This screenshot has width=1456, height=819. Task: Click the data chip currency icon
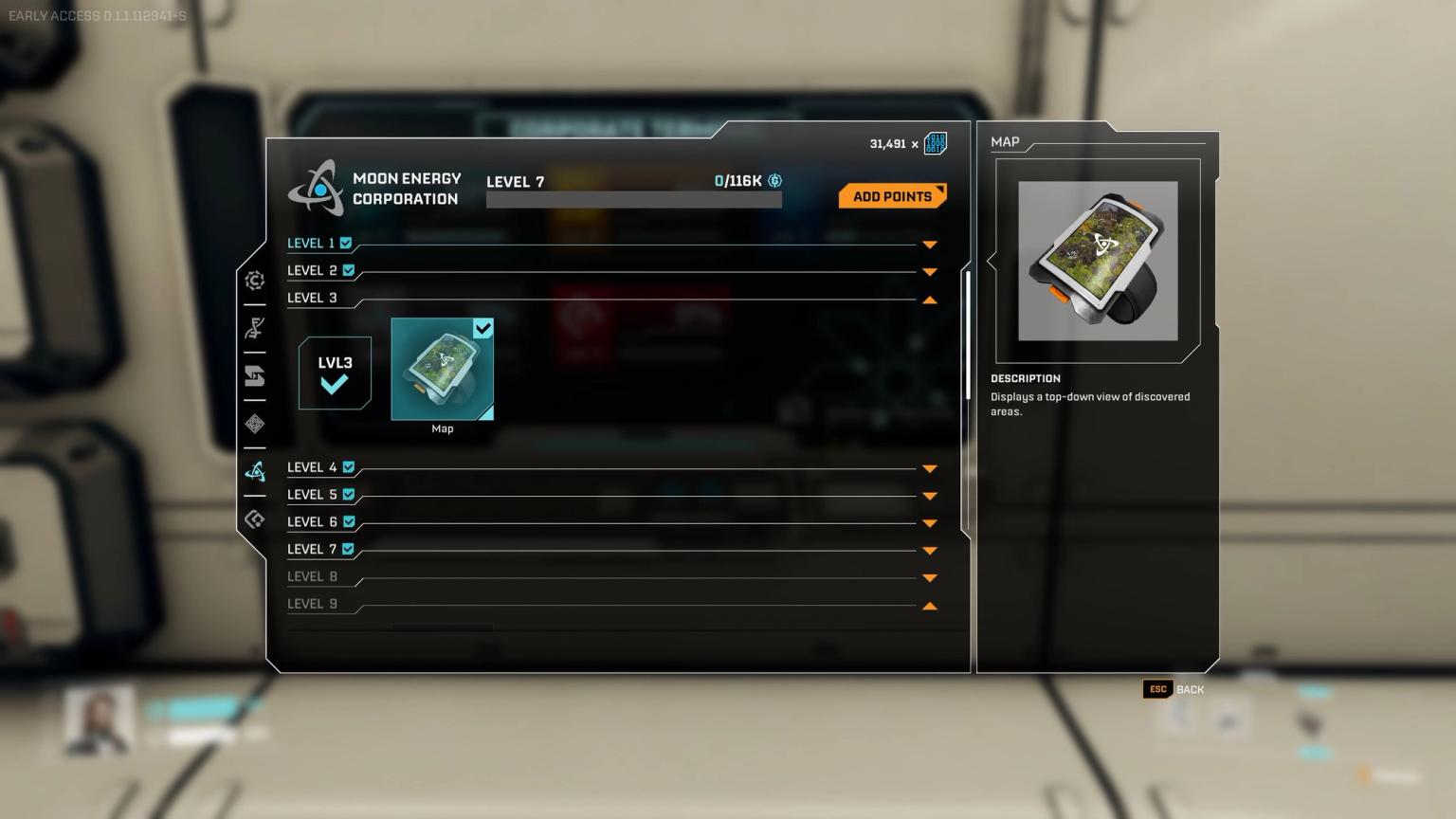(x=935, y=143)
